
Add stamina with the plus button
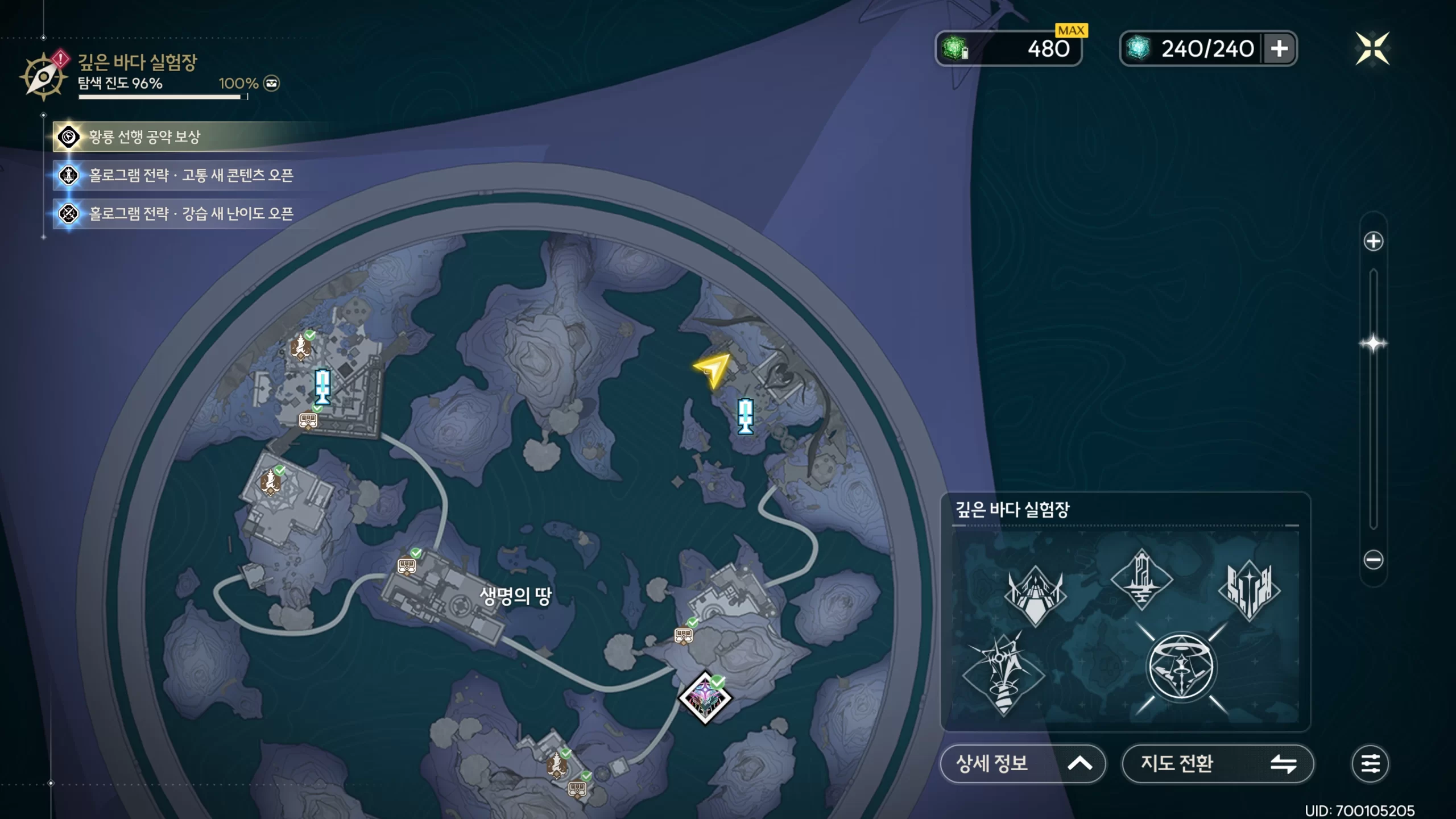(1279, 49)
